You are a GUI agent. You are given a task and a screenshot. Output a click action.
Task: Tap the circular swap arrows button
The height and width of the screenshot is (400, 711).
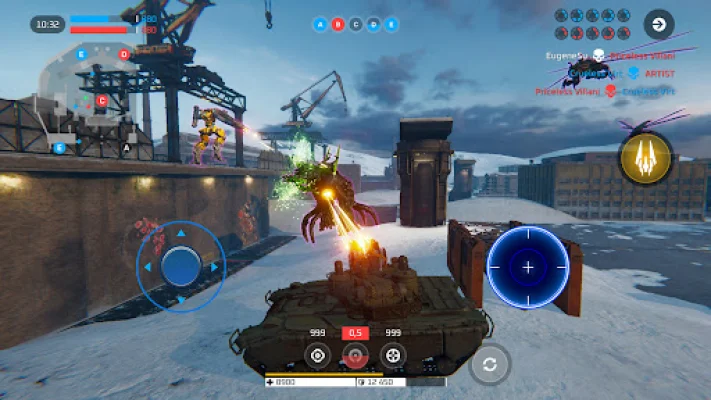click(x=489, y=365)
